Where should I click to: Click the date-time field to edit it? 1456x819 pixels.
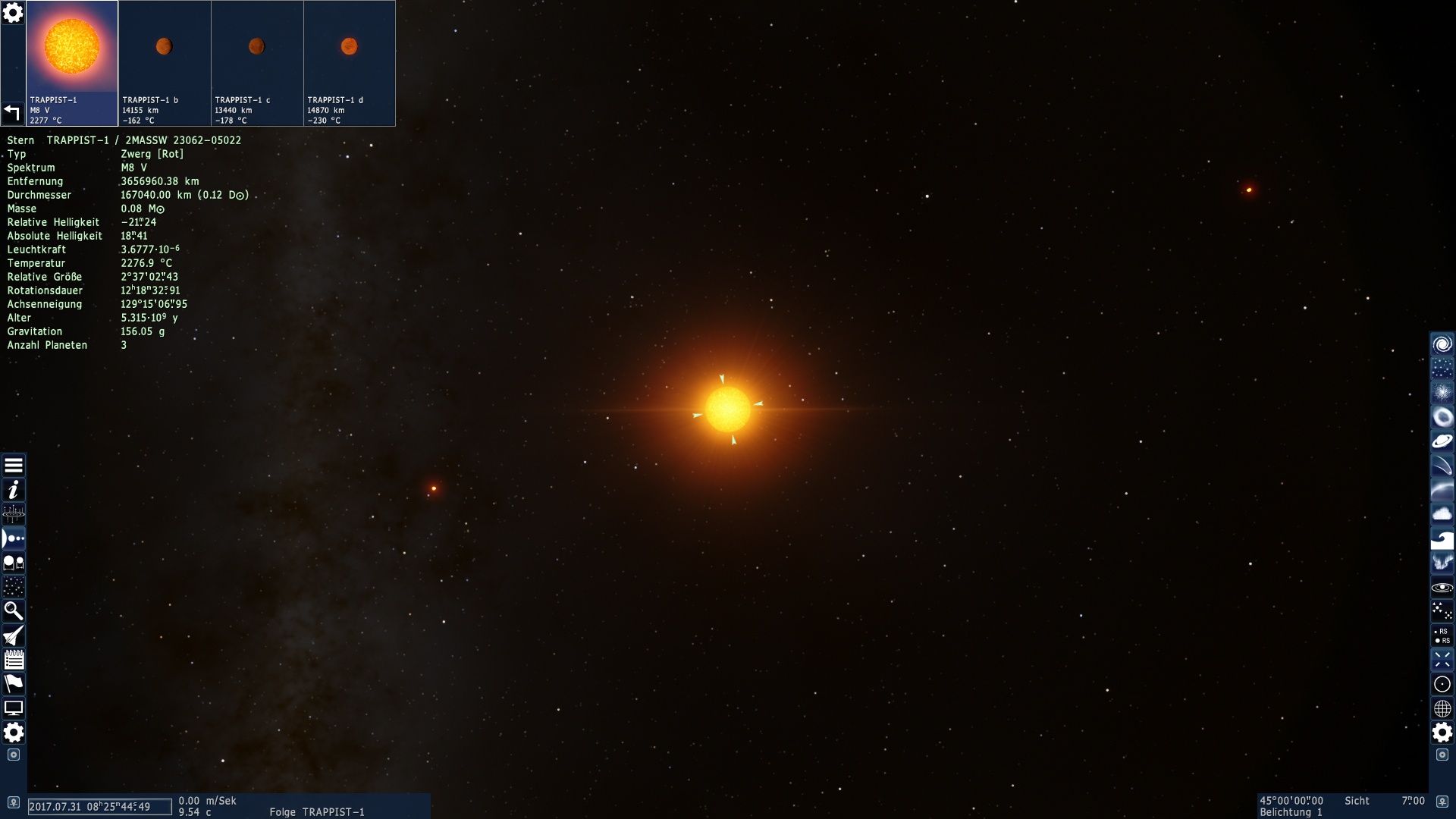(x=99, y=807)
